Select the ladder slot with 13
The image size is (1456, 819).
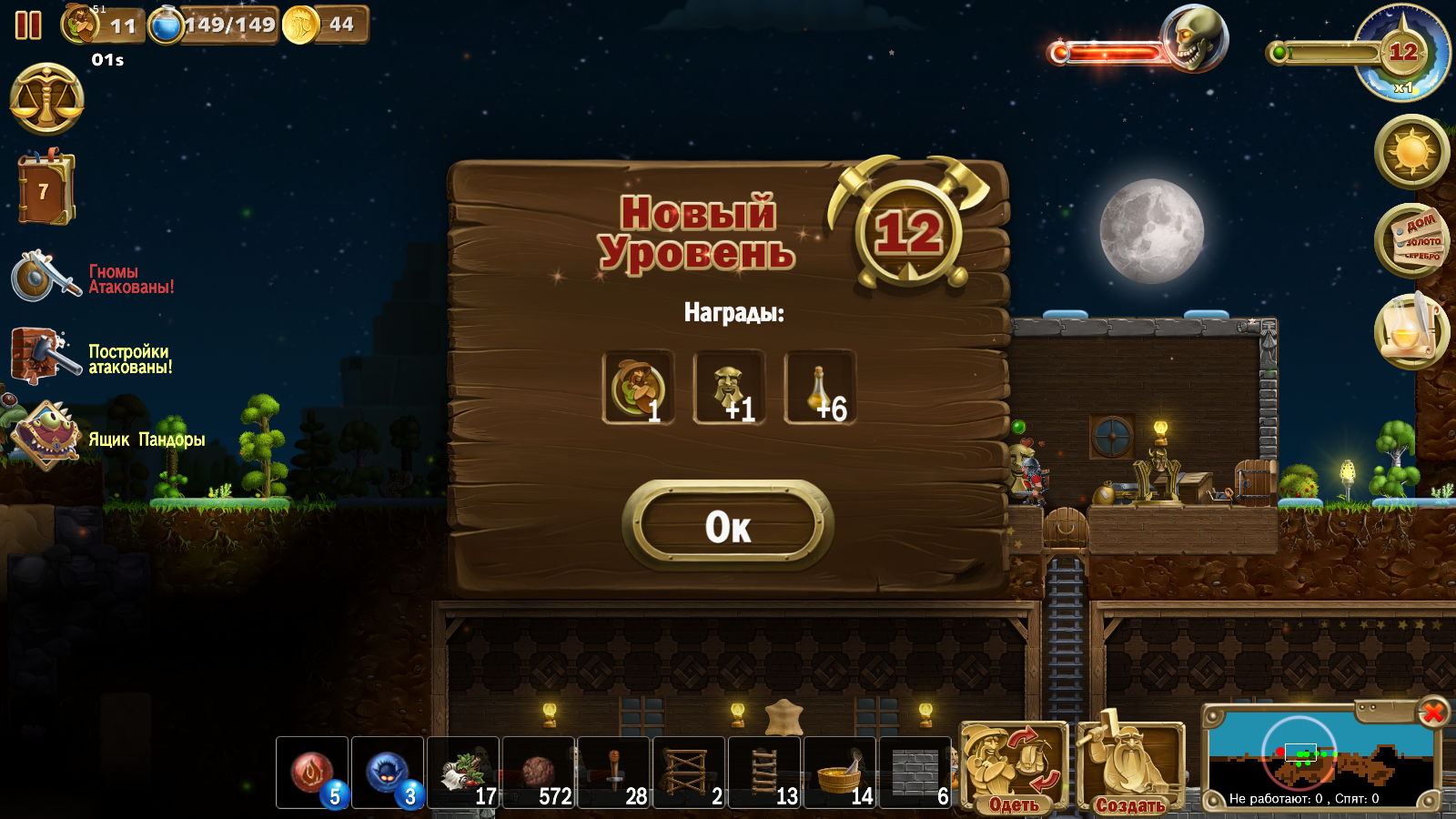click(x=764, y=773)
